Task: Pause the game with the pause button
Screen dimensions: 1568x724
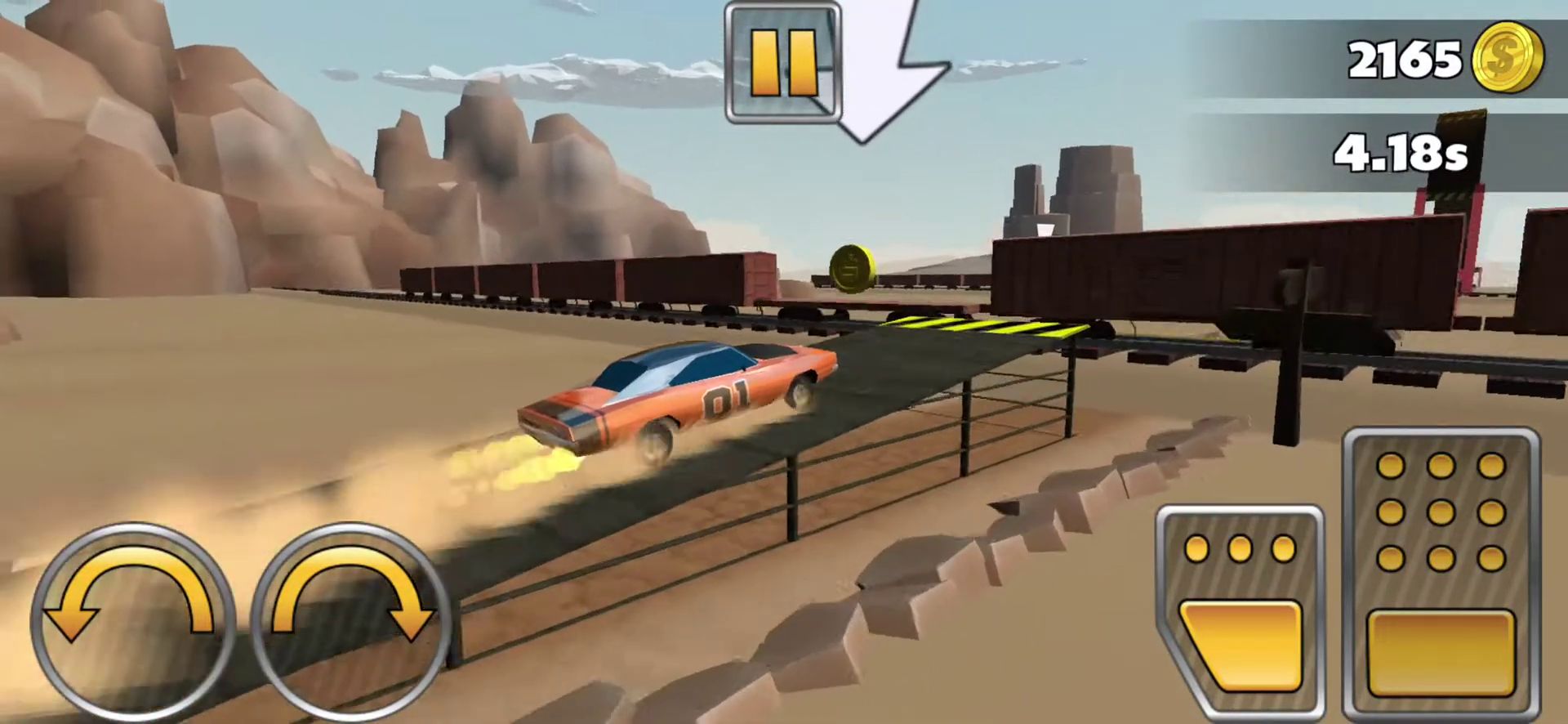Action: click(x=782, y=64)
